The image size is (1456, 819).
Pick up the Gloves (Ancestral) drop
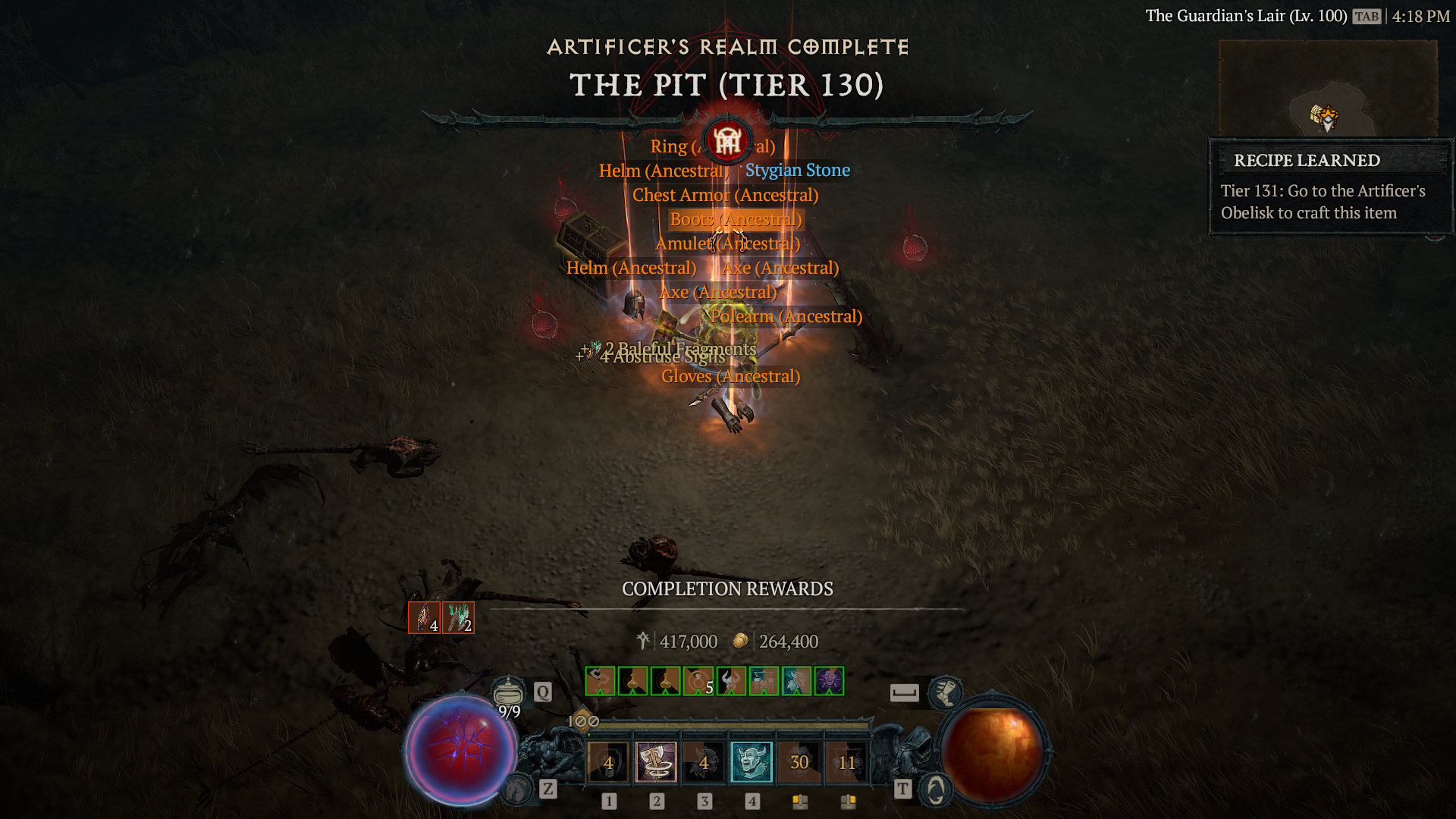(x=730, y=376)
